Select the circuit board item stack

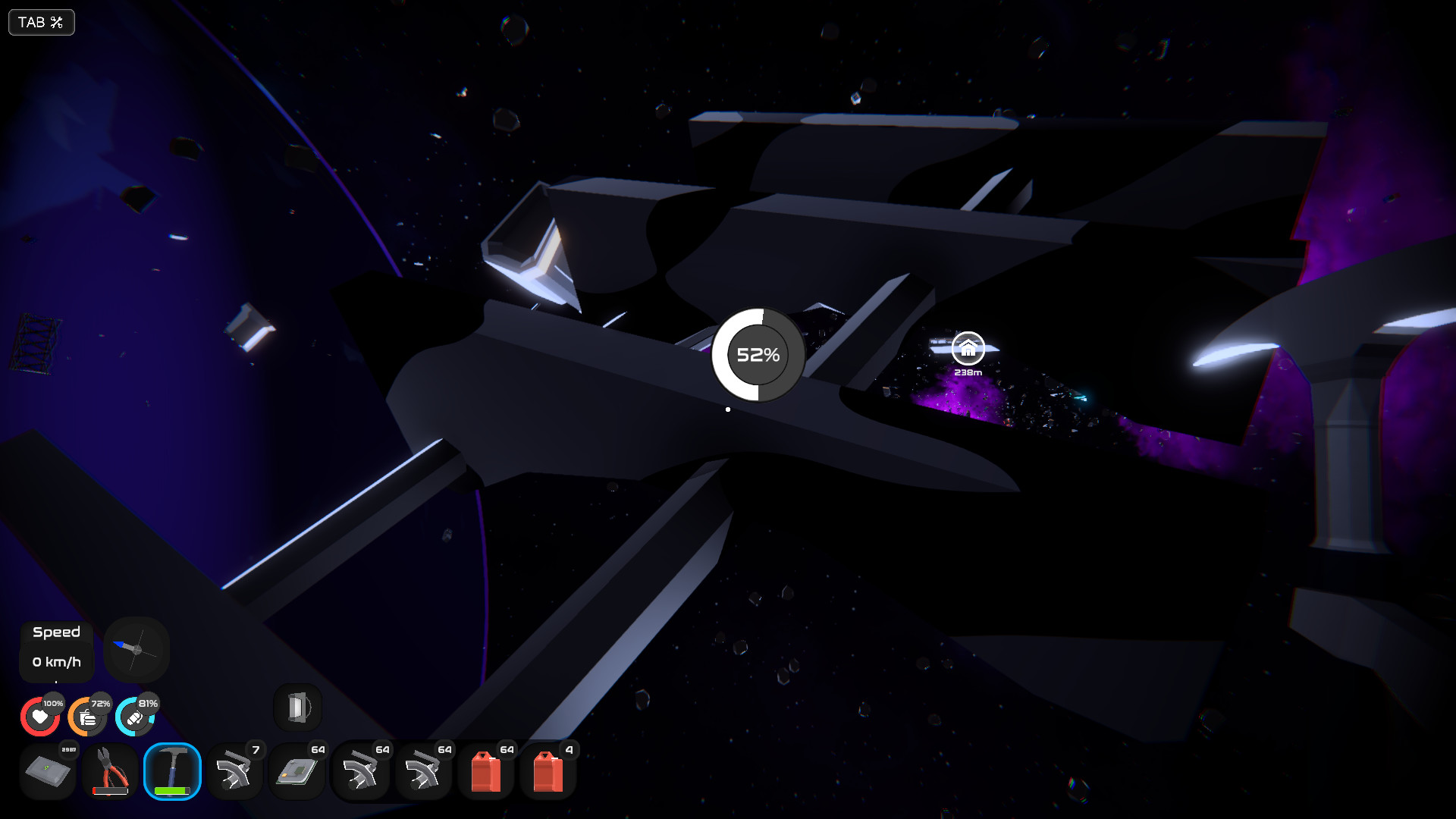click(x=297, y=771)
